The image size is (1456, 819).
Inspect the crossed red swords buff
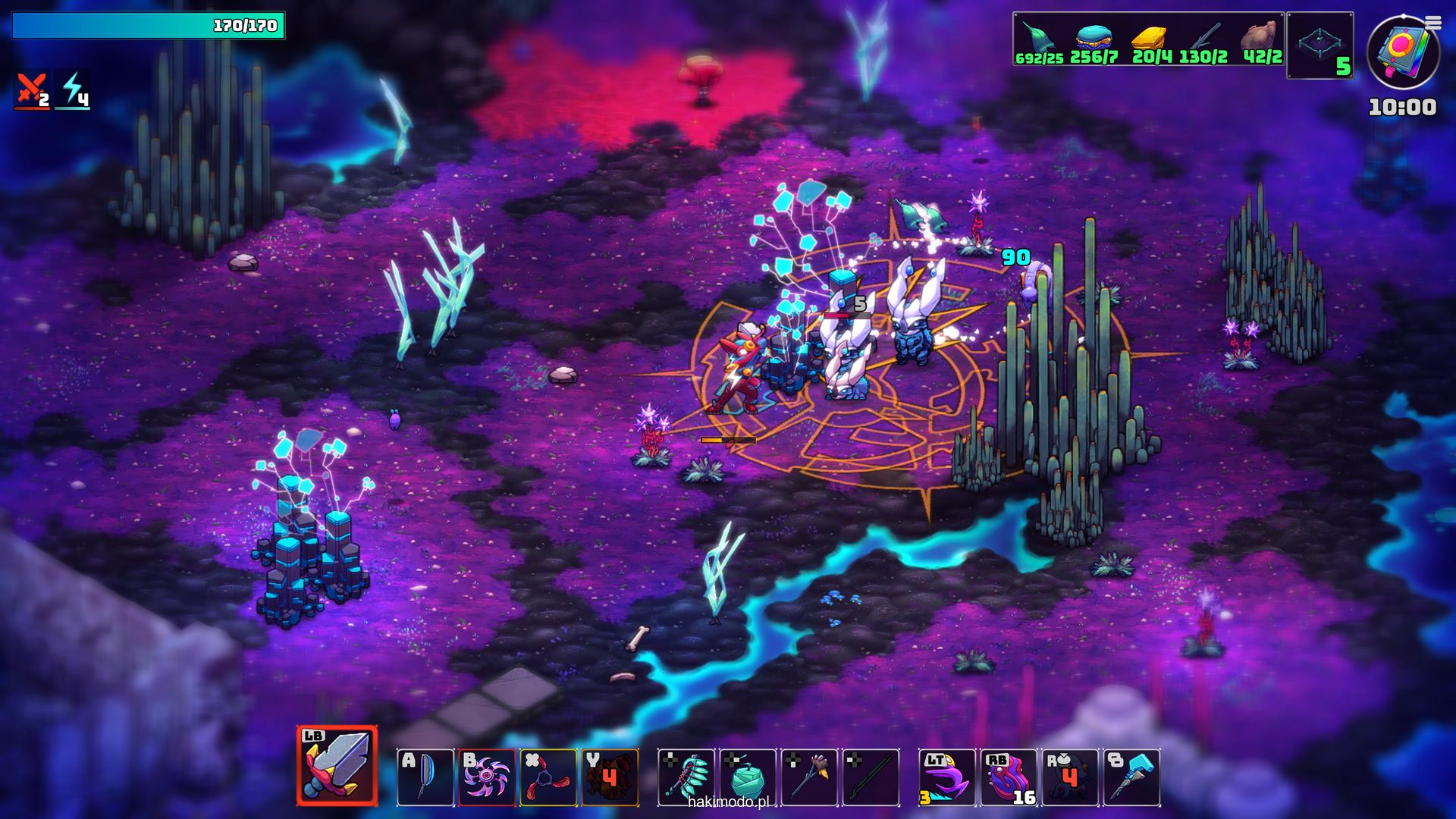pyautogui.click(x=32, y=90)
